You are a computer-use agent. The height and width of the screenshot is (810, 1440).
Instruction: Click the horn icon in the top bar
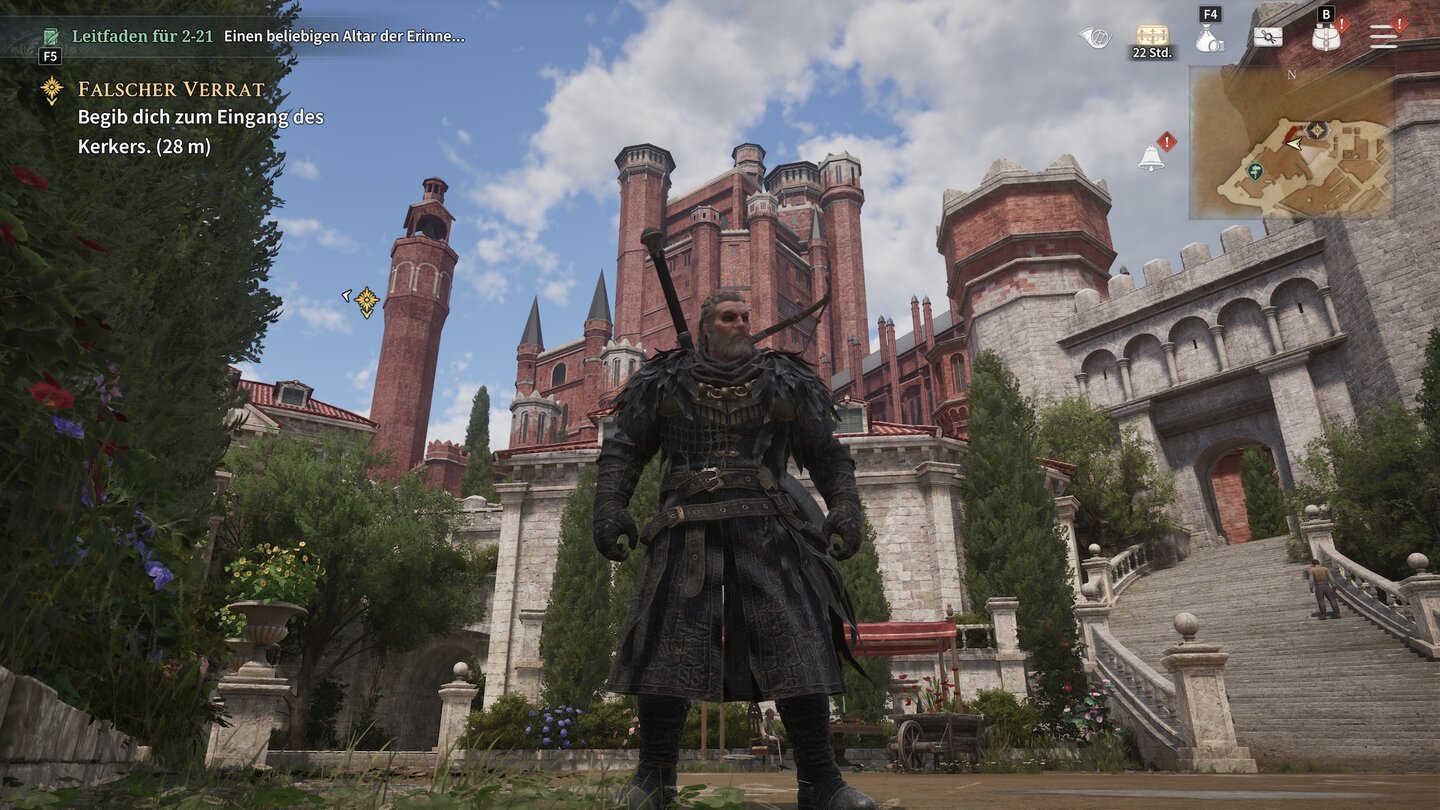point(1095,38)
